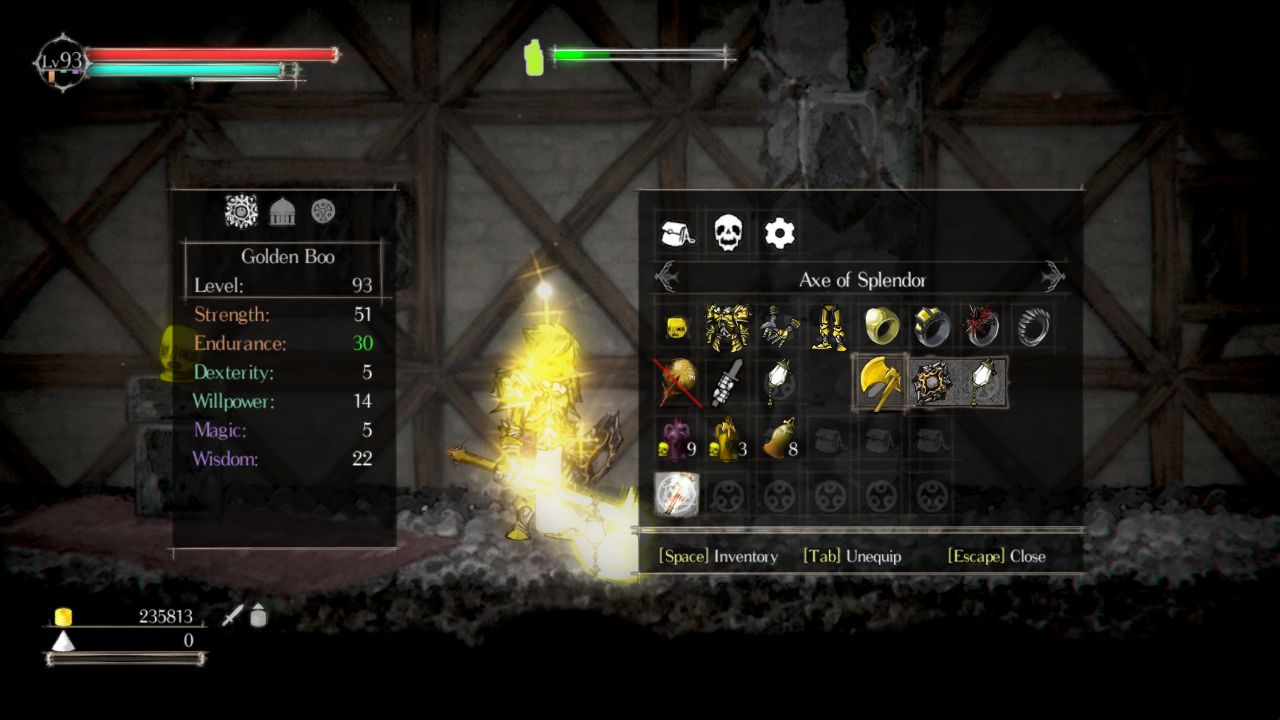Image resolution: width=1280 pixels, height=720 pixels.
Task: Select the equipped golden helmet icon
Action: tap(677, 325)
